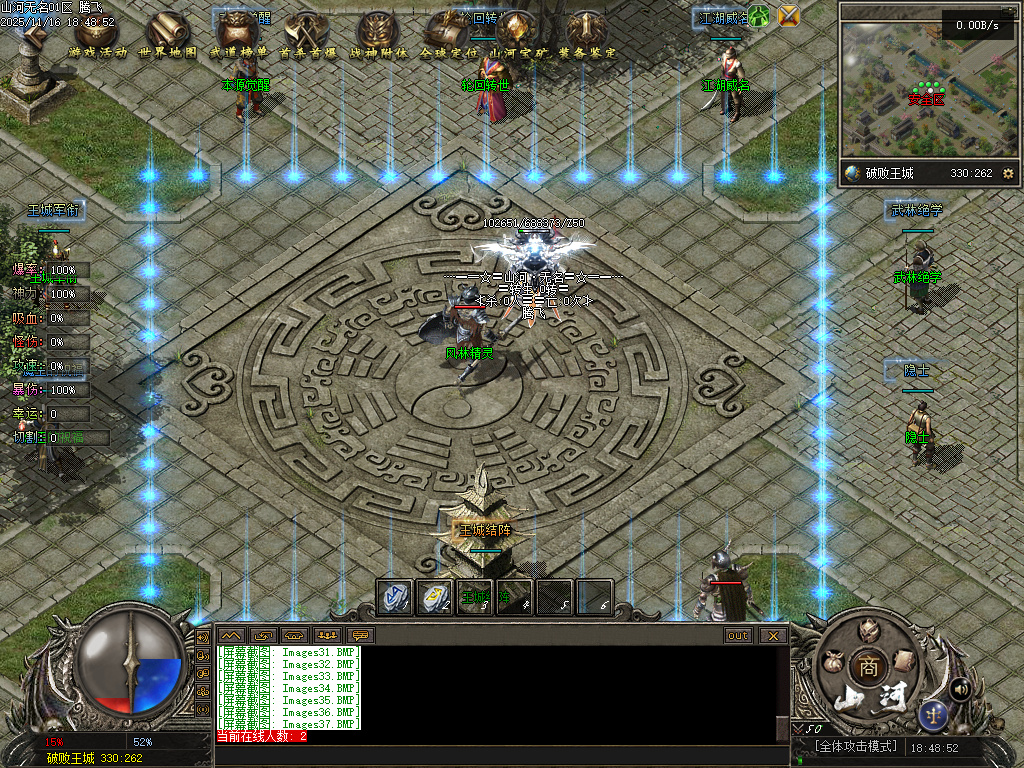Open the 首杀首爆 first-kill menu
The width and height of the screenshot is (1024, 768).
coord(307,33)
